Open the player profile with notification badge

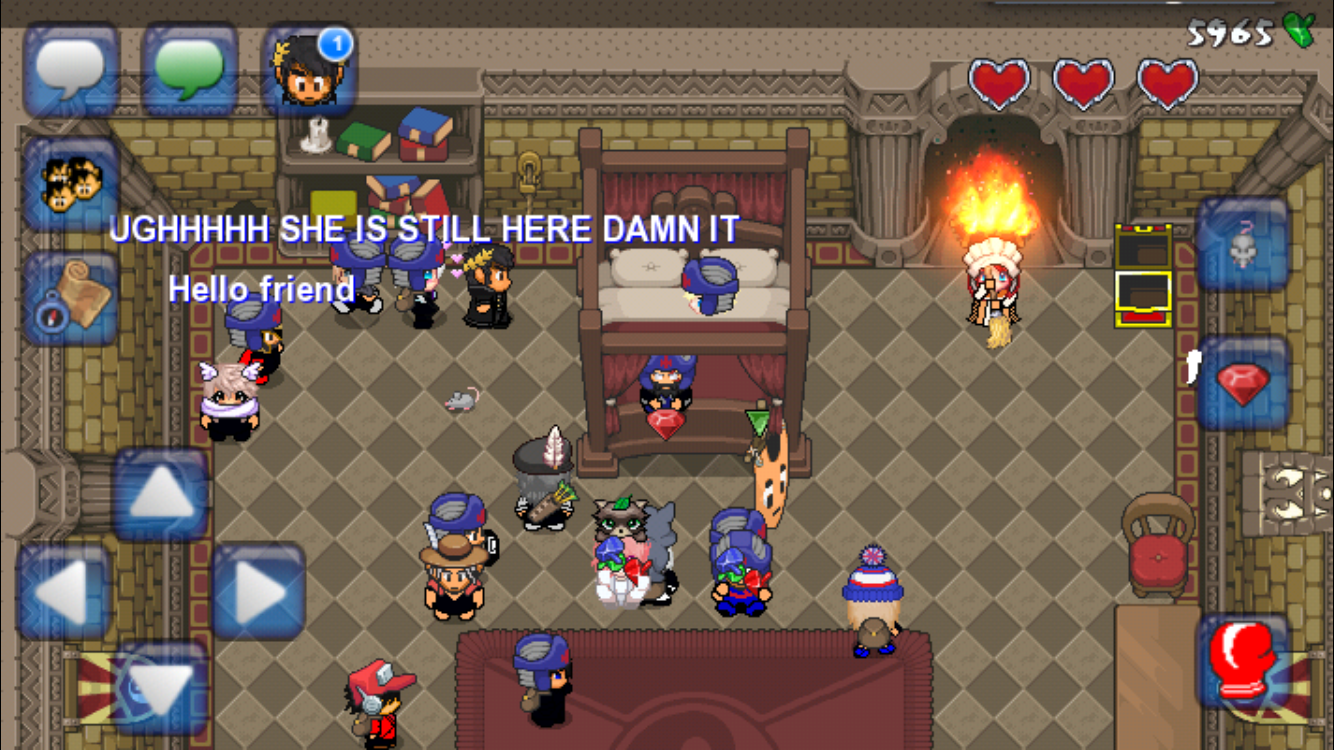point(309,71)
